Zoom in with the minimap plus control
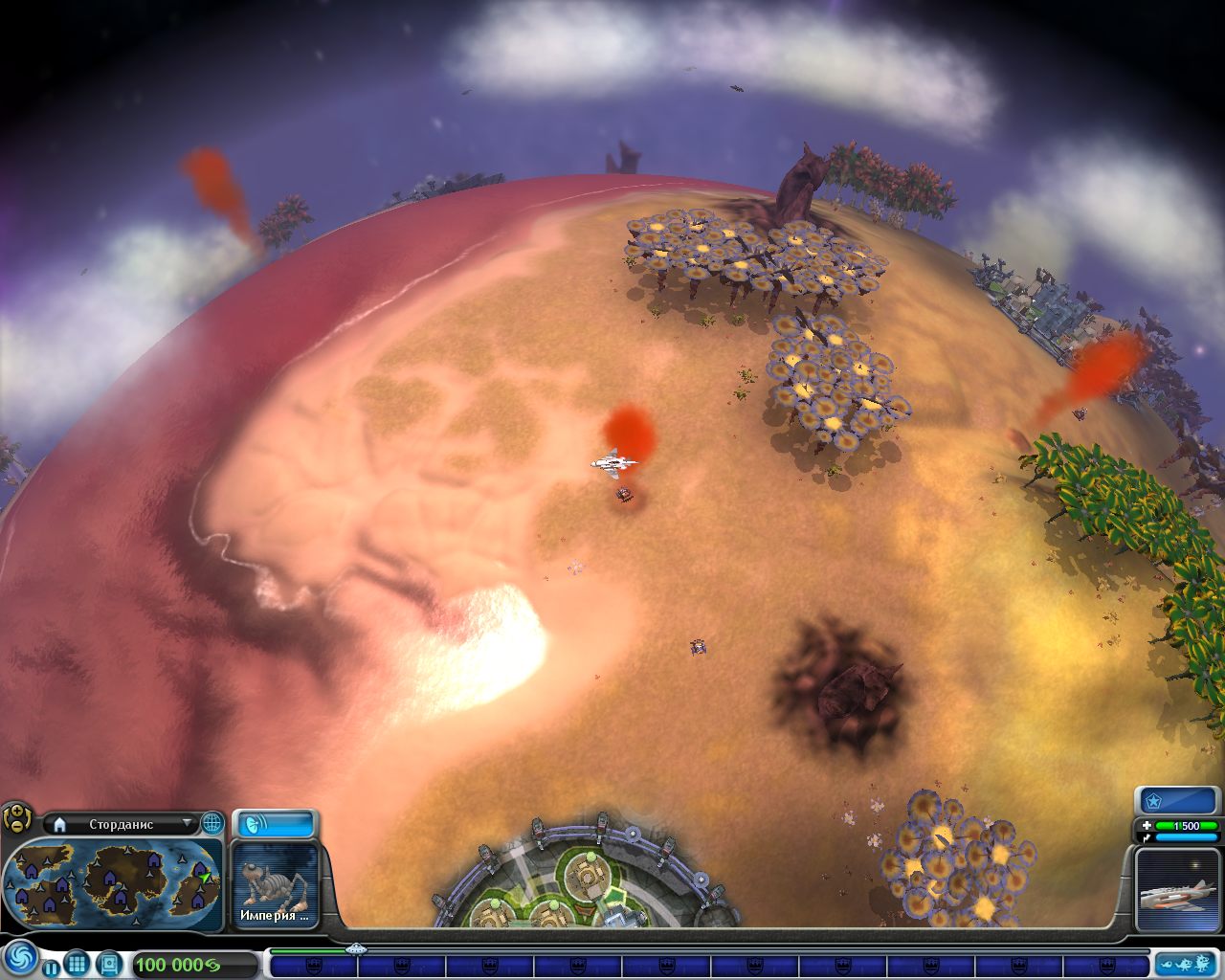This screenshot has height=980, width=1225. (15, 811)
